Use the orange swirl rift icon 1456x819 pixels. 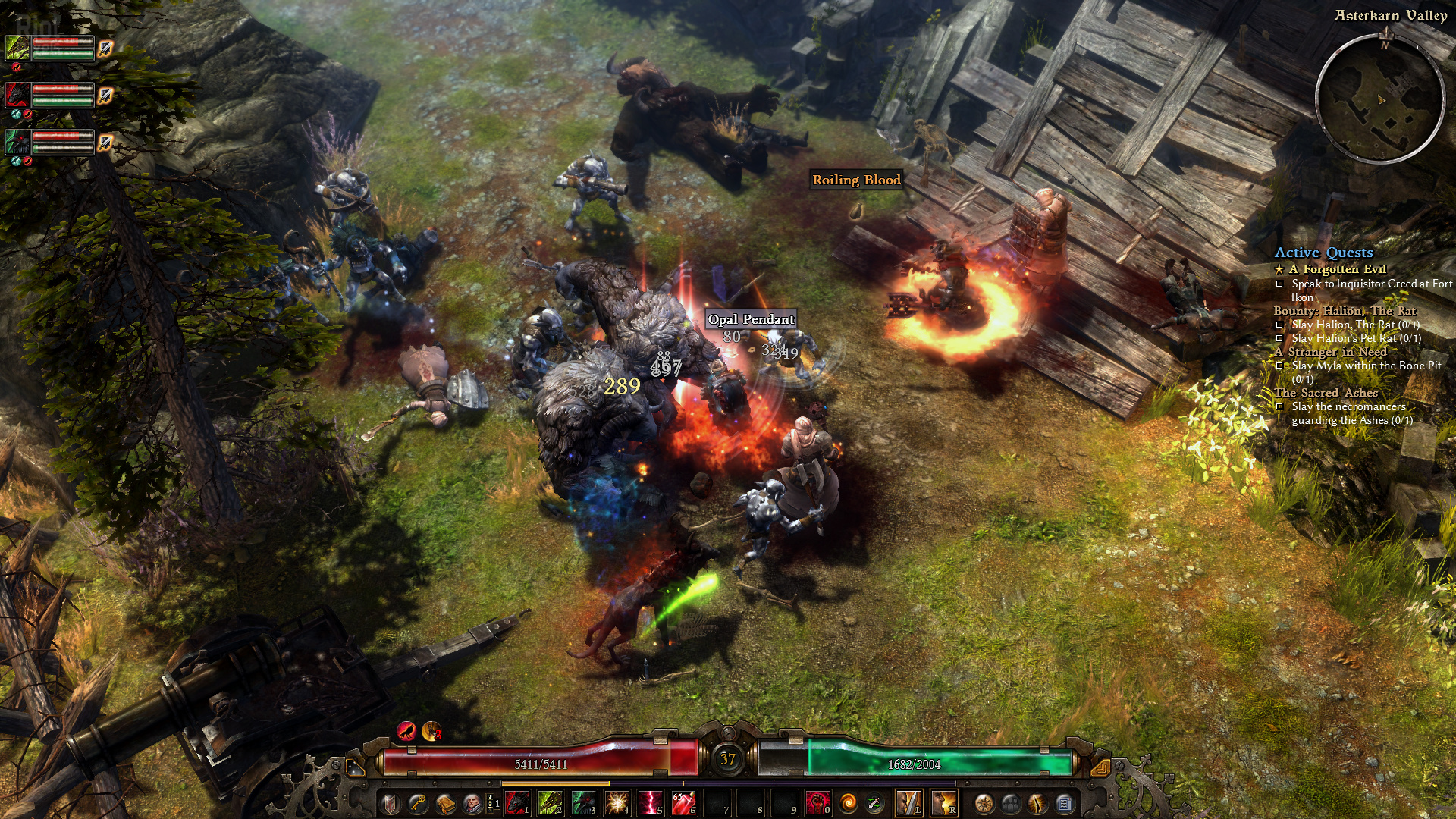[848, 803]
